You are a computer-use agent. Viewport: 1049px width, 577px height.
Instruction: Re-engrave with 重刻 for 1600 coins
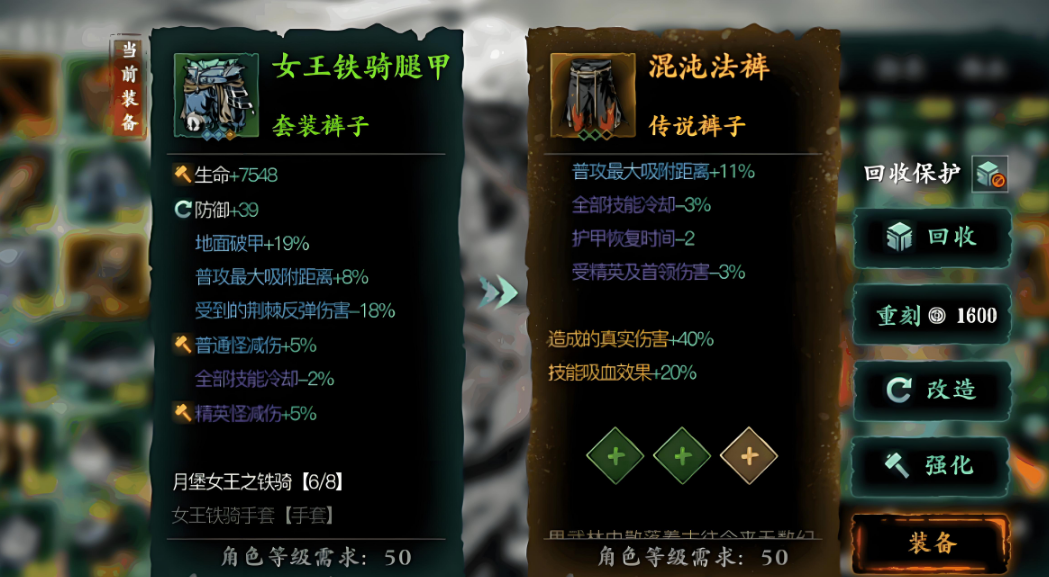[x=931, y=316]
